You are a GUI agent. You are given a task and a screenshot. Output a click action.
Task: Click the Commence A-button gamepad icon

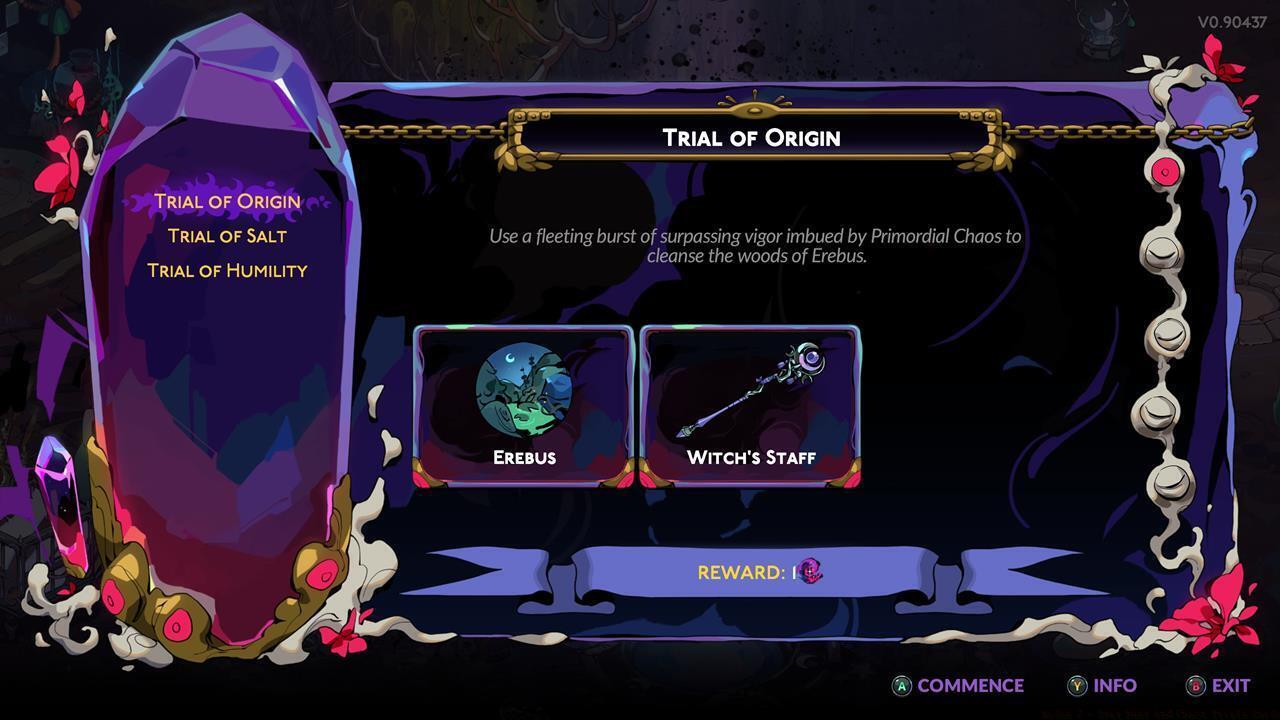pyautogui.click(x=901, y=686)
